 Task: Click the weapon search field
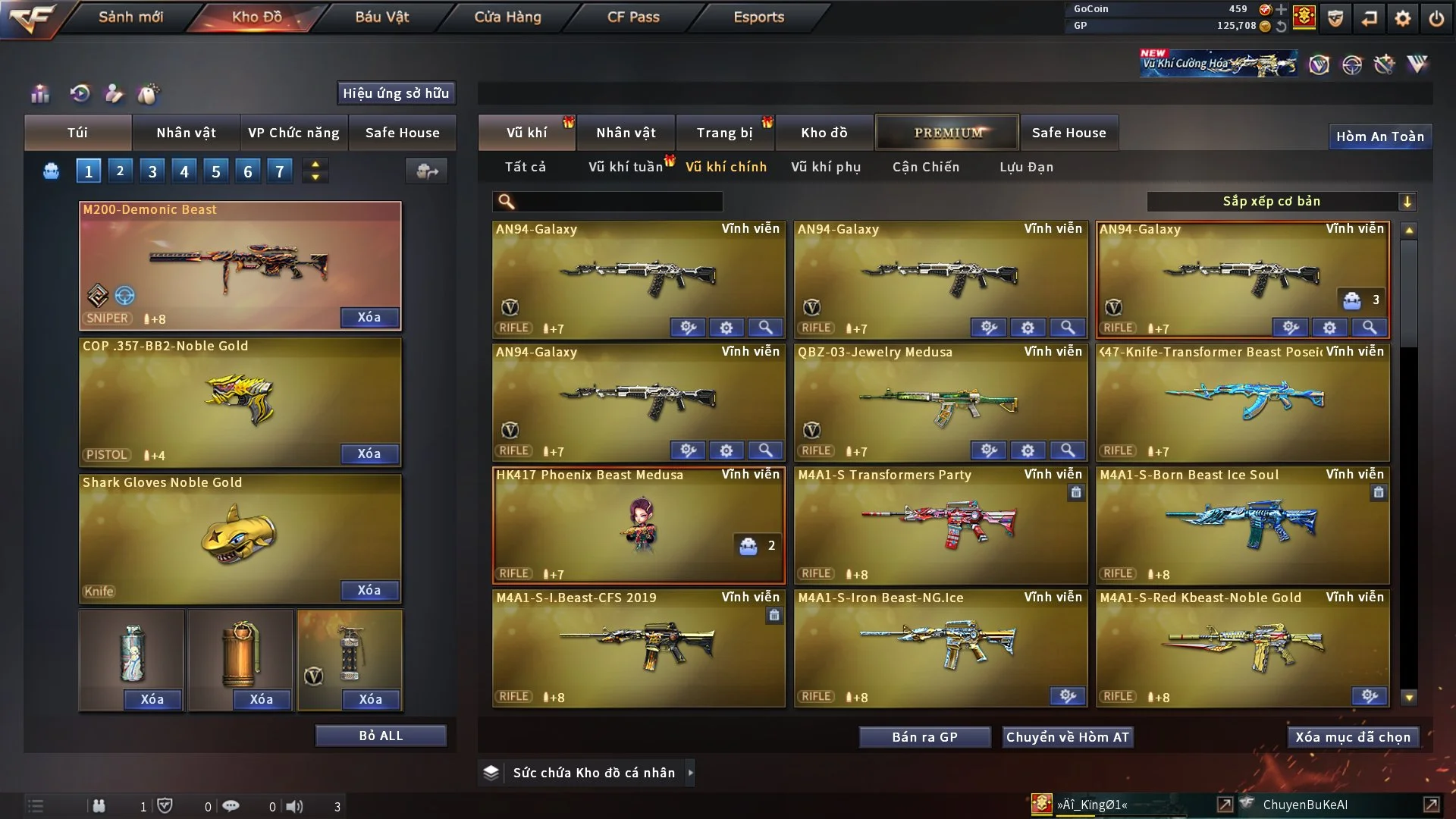(x=618, y=201)
